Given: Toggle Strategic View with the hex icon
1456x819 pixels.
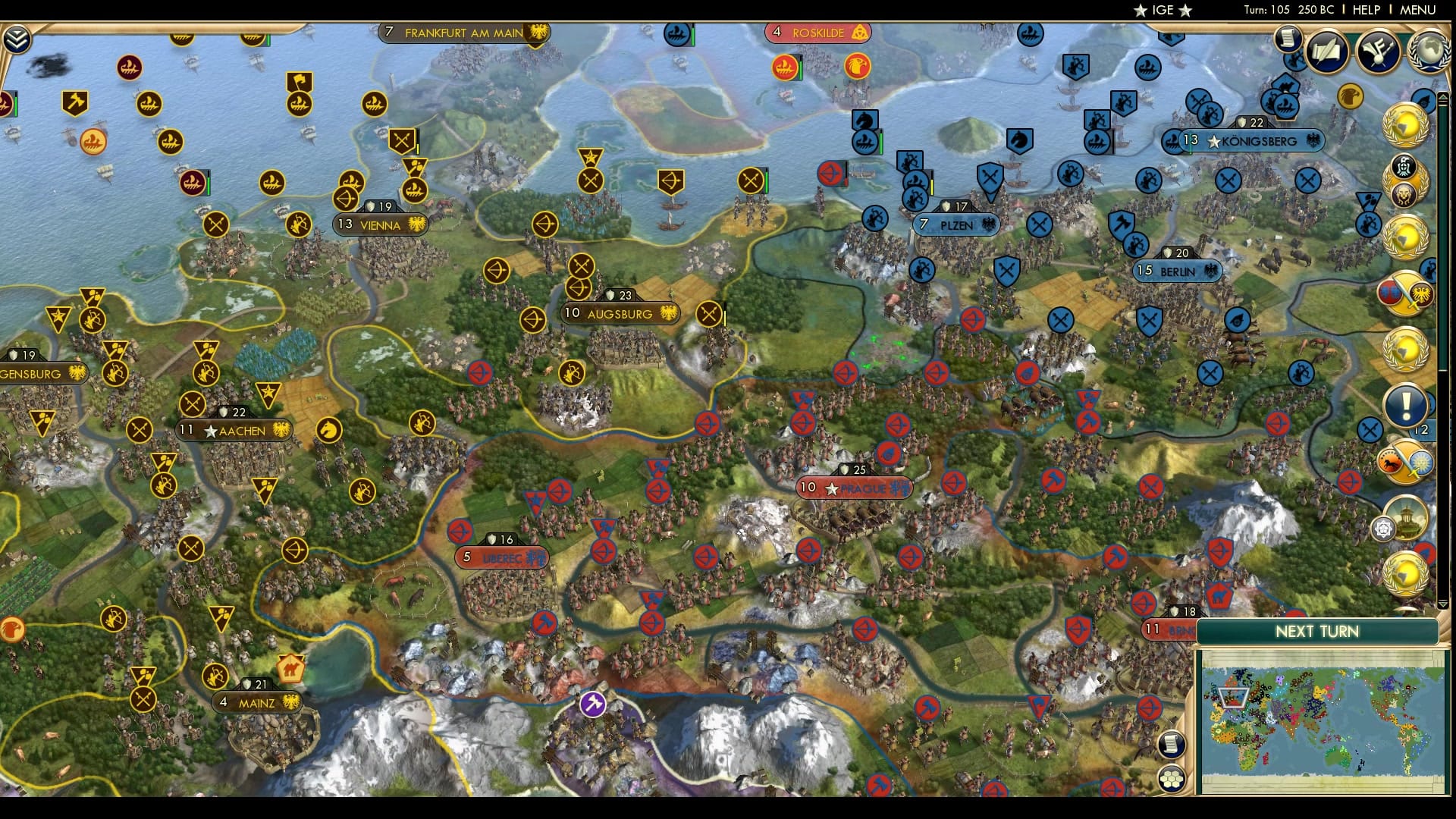Looking at the screenshot, I should (x=1173, y=777).
